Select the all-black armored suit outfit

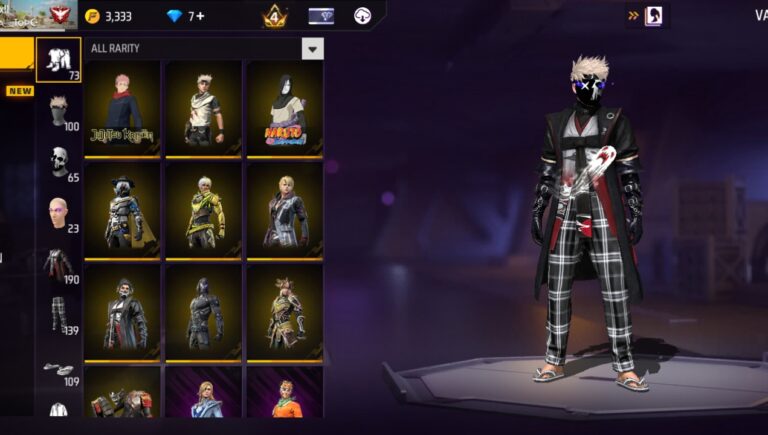tap(203, 312)
